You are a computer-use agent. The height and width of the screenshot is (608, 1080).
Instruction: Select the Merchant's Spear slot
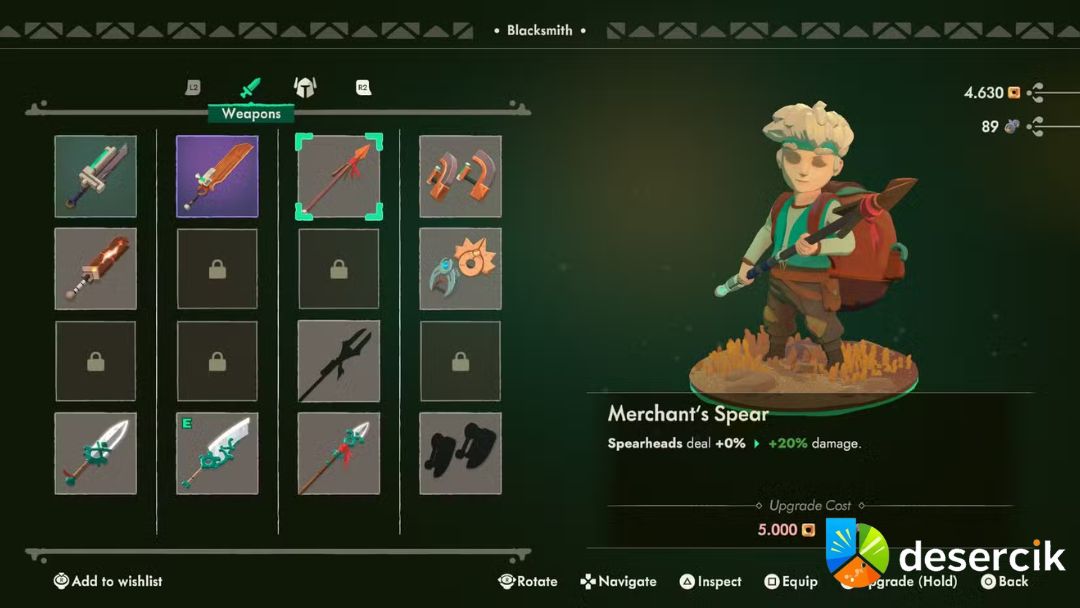click(339, 177)
